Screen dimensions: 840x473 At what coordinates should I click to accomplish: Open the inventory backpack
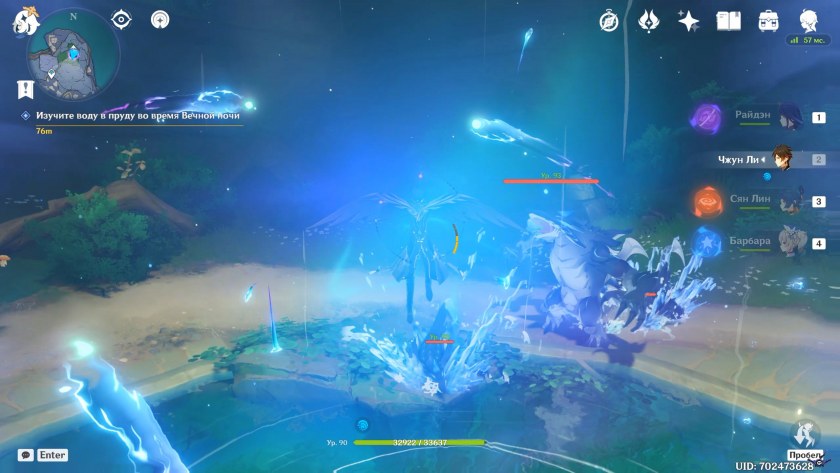768,20
